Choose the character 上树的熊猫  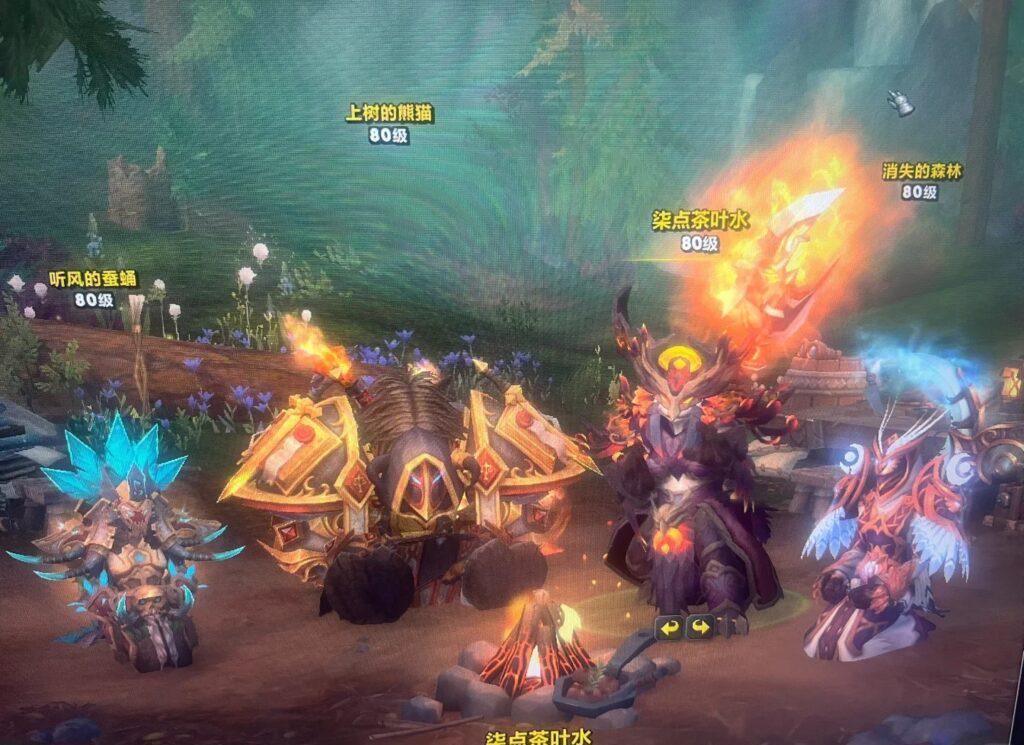408,480
